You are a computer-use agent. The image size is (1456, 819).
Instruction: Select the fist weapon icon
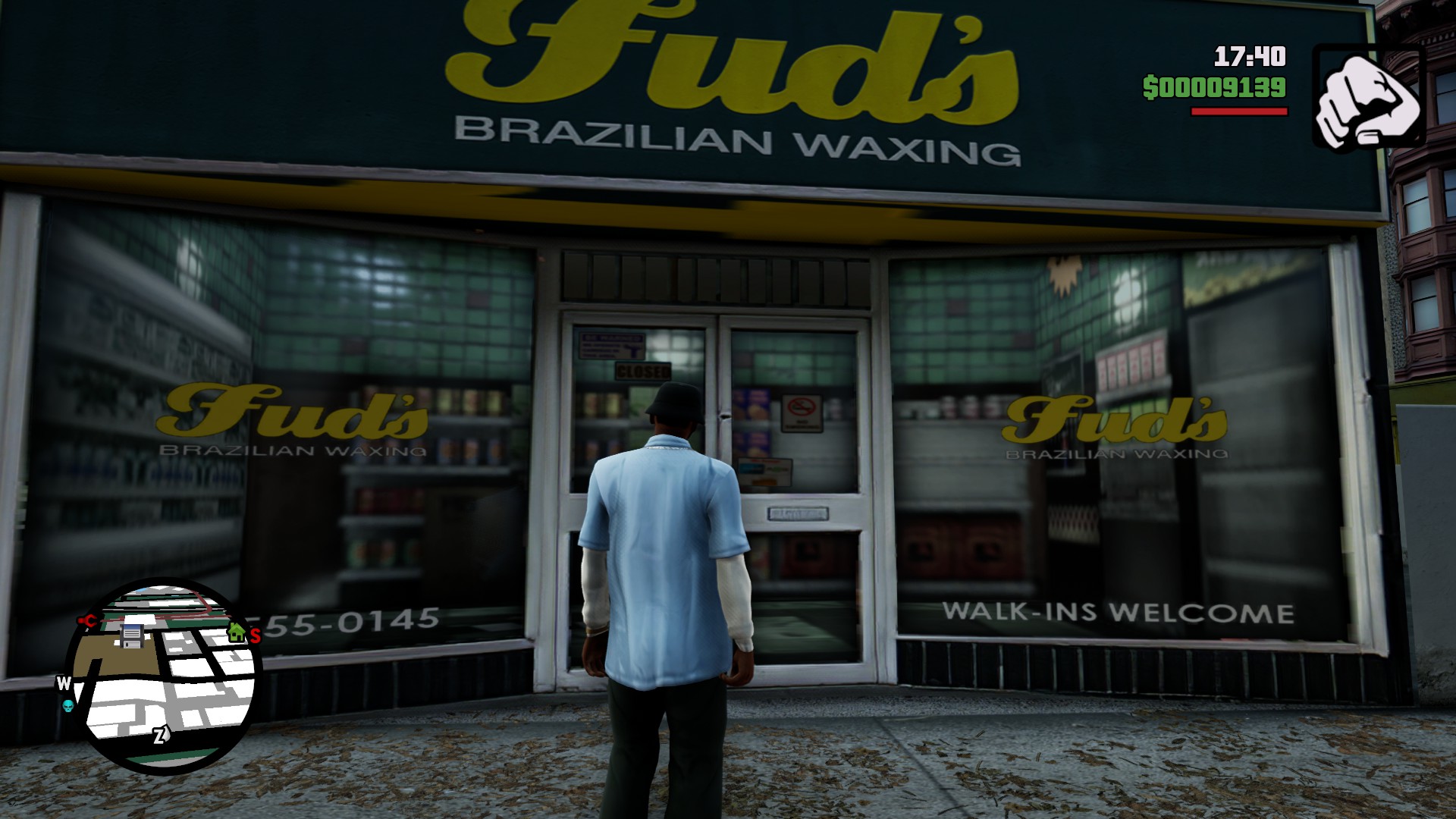point(1369,100)
